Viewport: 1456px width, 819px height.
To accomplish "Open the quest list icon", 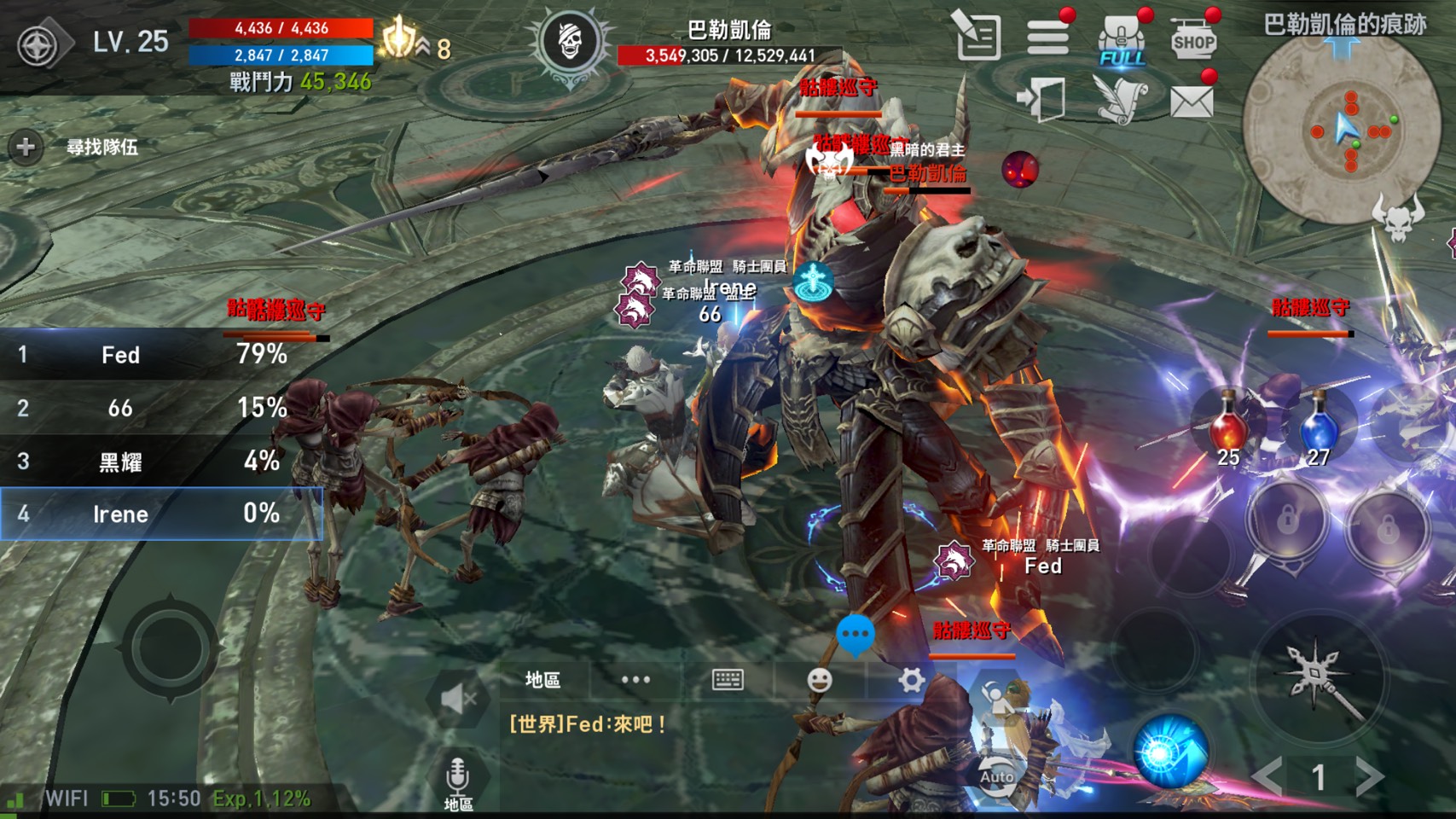I will tap(977, 37).
